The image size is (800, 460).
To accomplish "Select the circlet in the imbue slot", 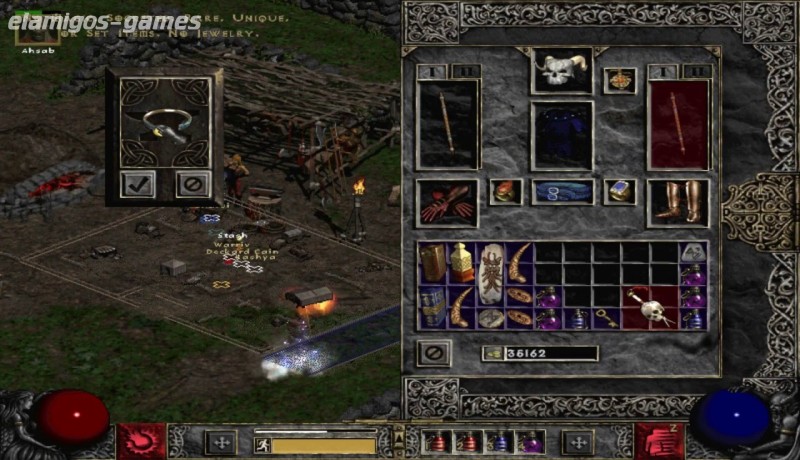I will coord(165,123).
